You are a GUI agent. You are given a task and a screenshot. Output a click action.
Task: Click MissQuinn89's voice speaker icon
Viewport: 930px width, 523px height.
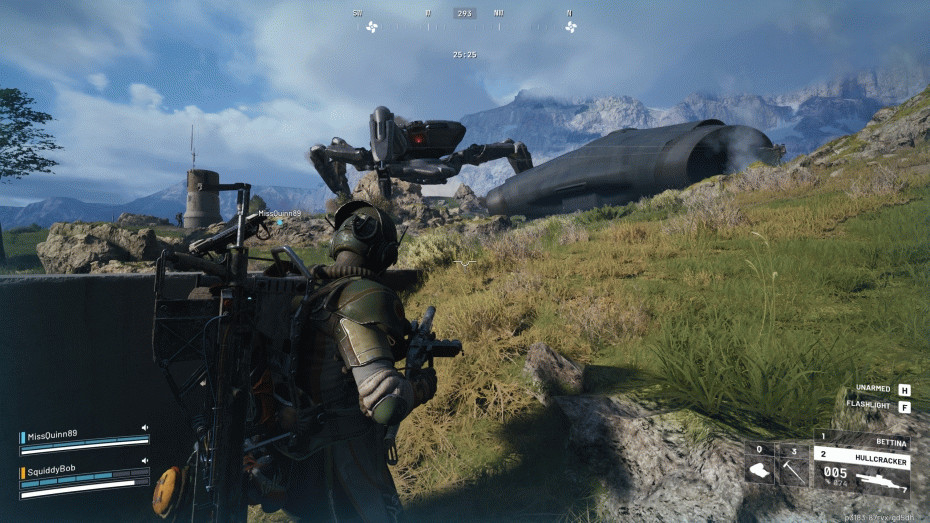click(x=145, y=428)
